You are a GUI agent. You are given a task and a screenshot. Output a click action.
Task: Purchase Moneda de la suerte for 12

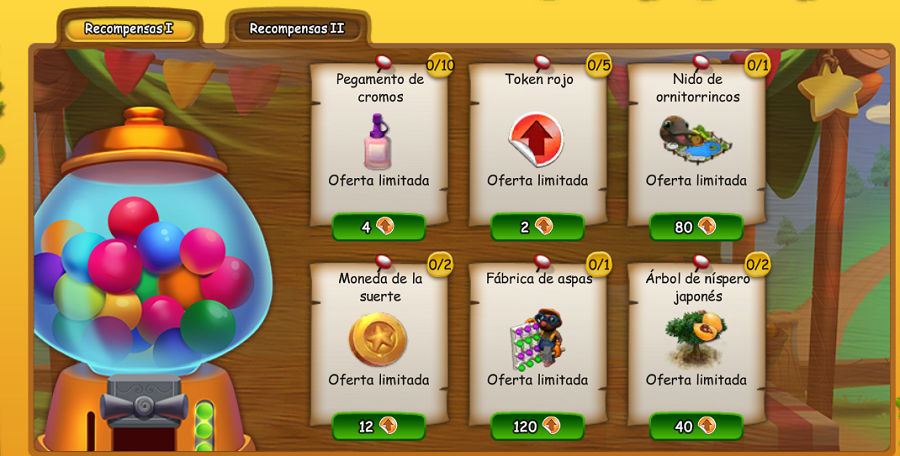[378, 426]
